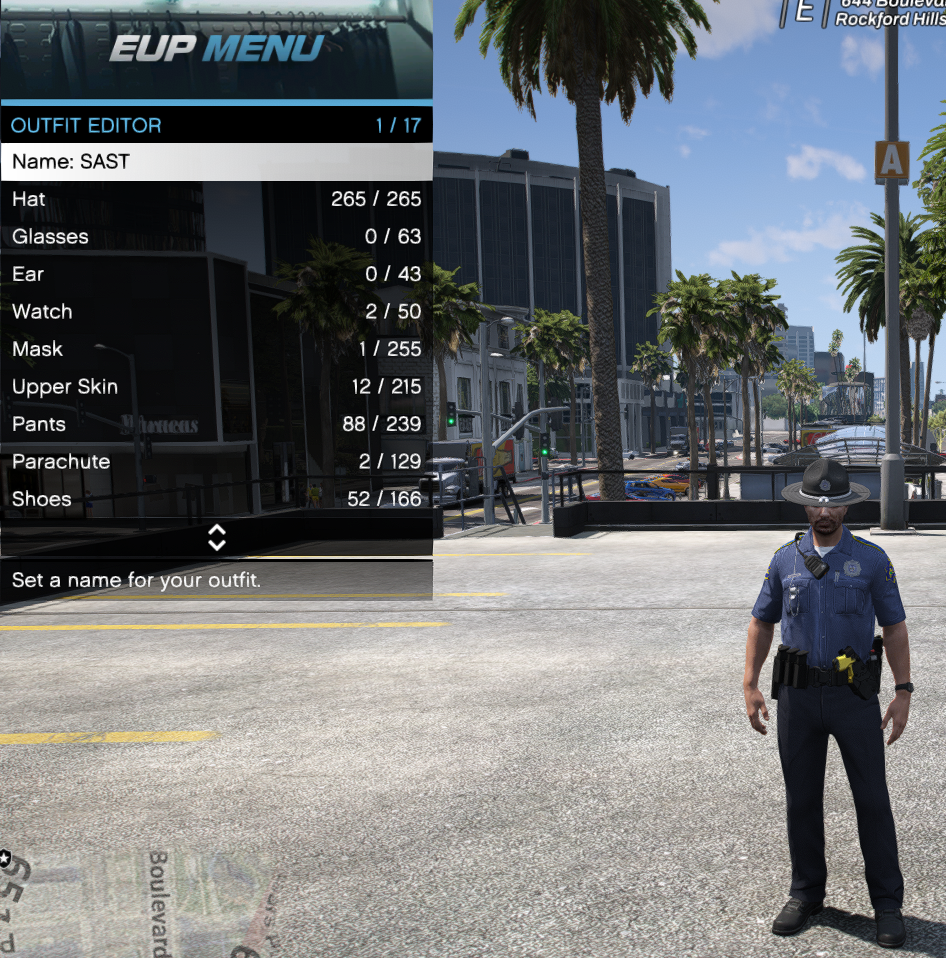
Task: Pick the Watch menu row
Action: (216, 312)
